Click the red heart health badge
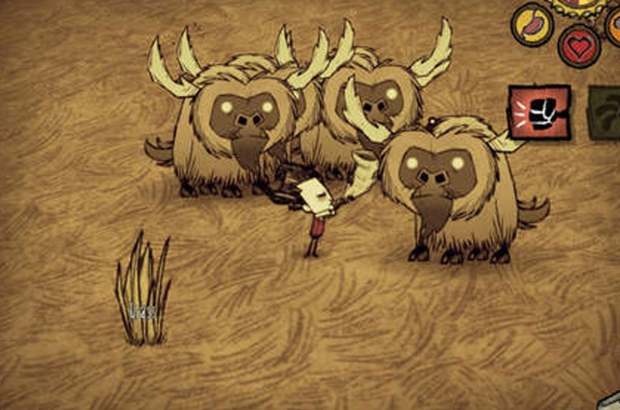Viewport: 620px width, 410px height. pos(578,45)
